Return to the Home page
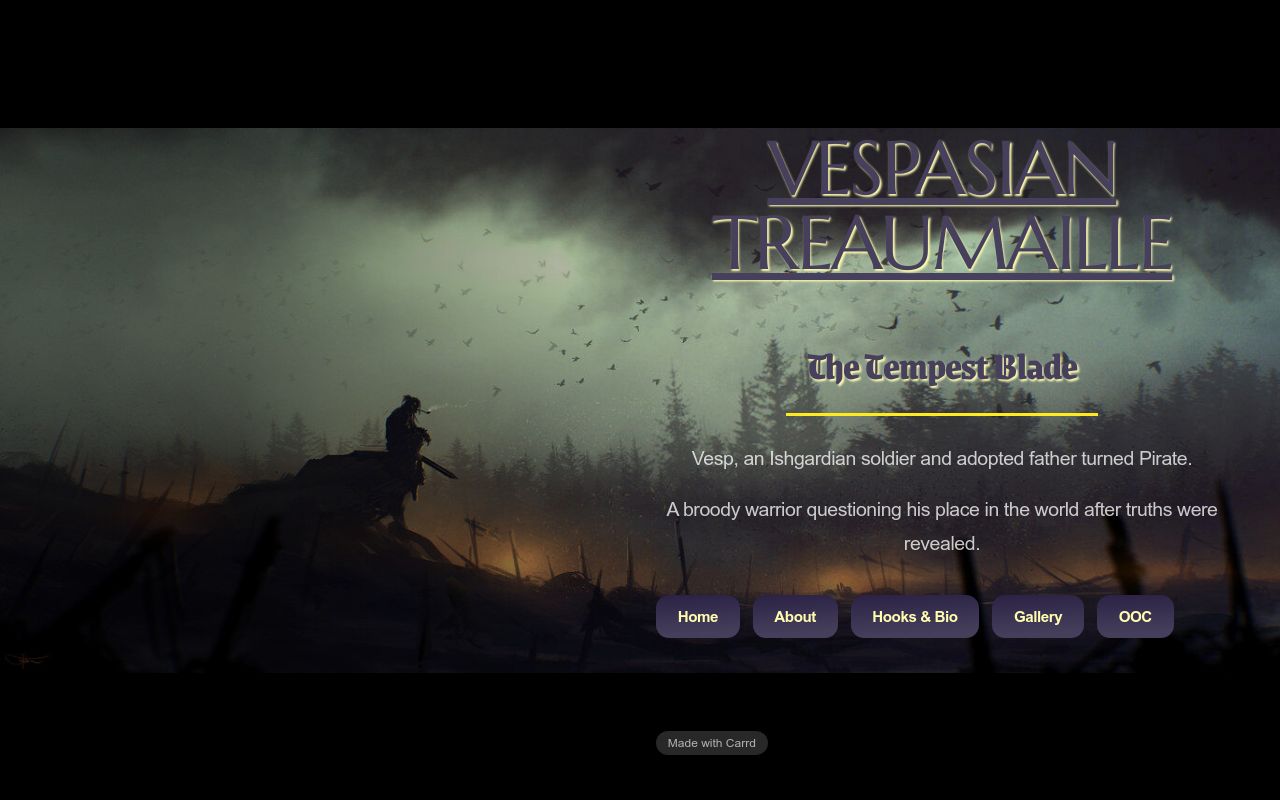This screenshot has width=1280, height=800. point(697,617)
